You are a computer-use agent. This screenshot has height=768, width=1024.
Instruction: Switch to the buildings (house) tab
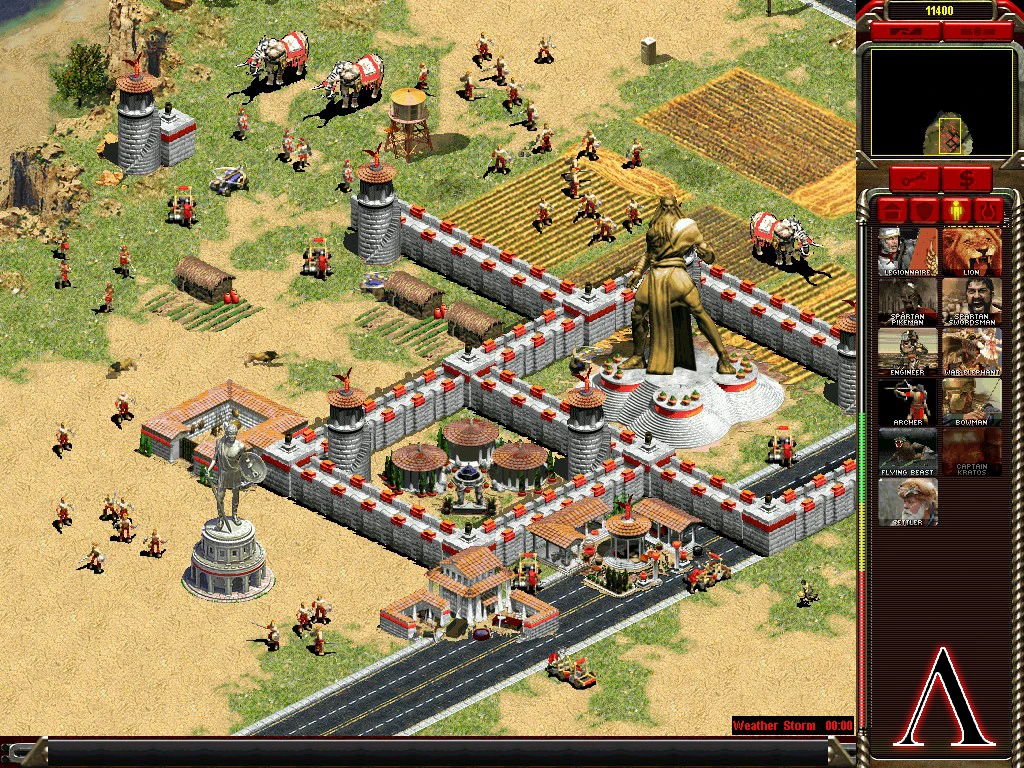pos(891,211)
